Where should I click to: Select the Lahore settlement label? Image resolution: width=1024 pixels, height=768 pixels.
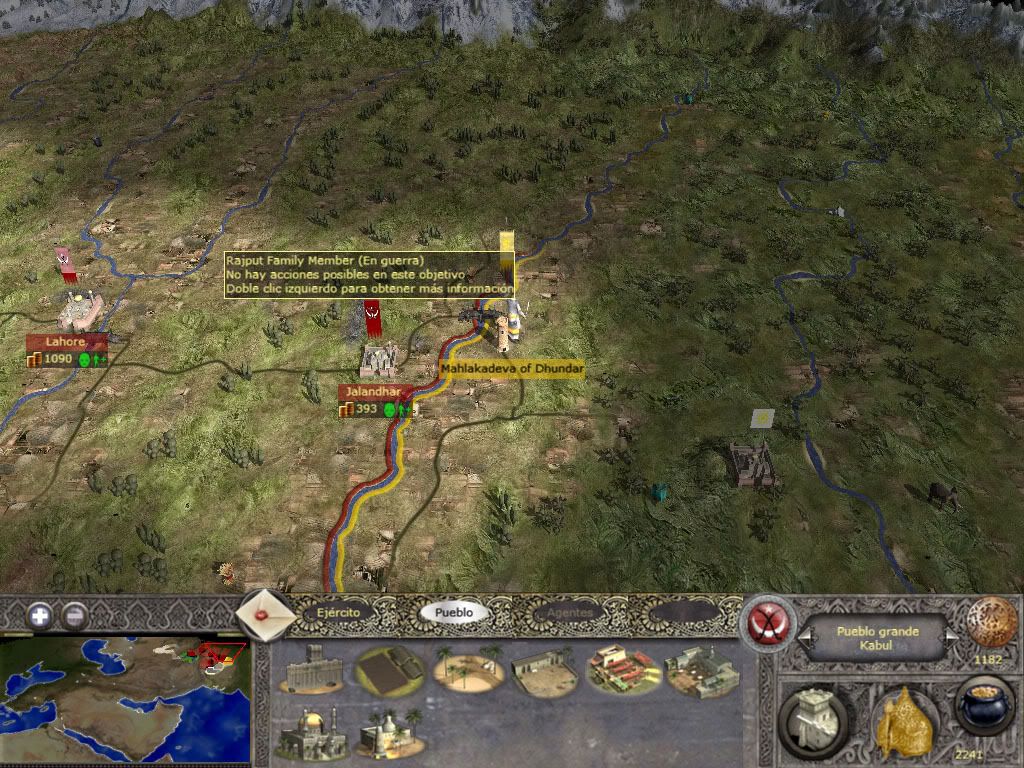point(66,342)
